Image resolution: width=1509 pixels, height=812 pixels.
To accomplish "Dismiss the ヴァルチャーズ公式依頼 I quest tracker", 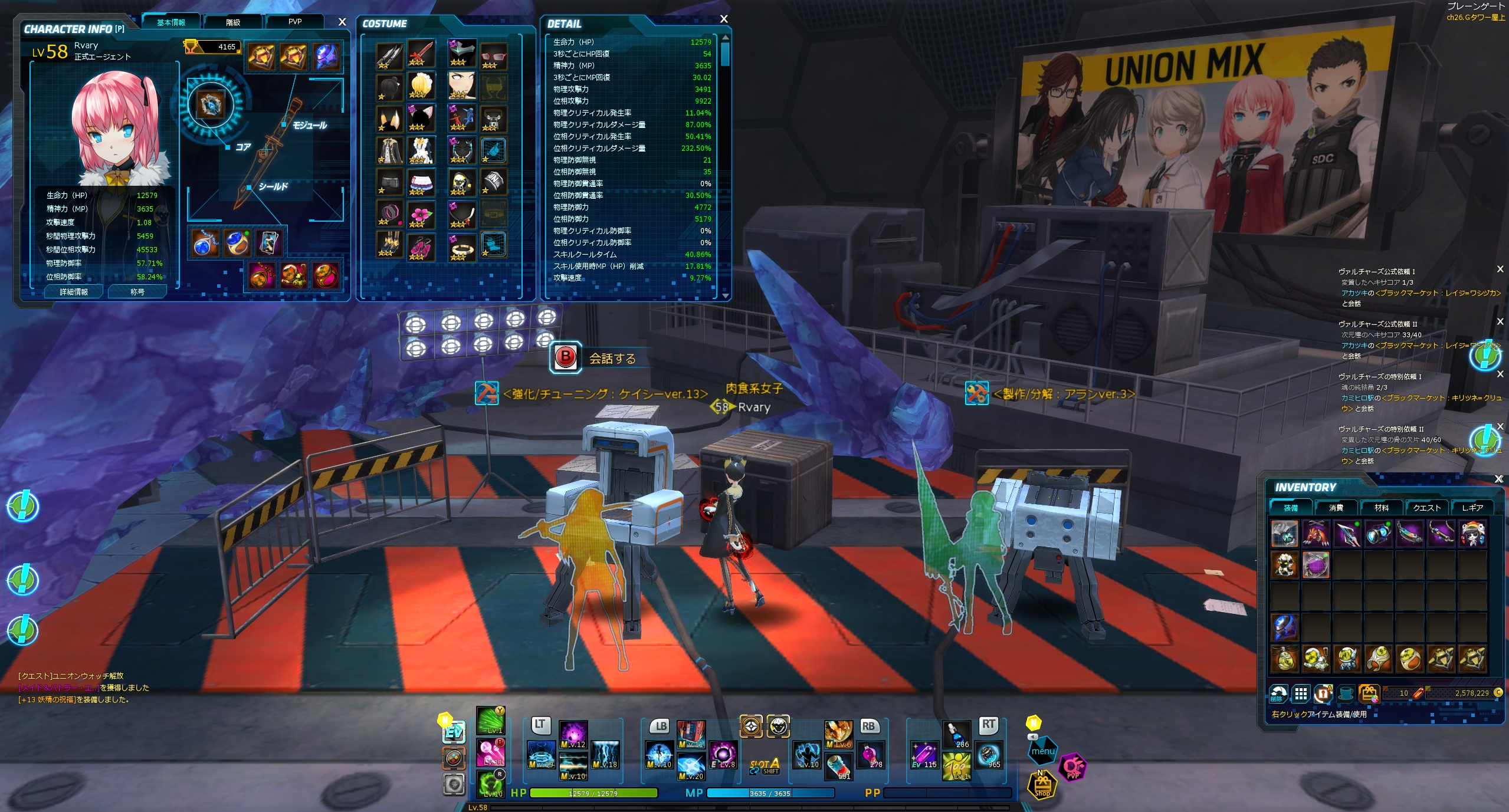I will [1500, 269].
